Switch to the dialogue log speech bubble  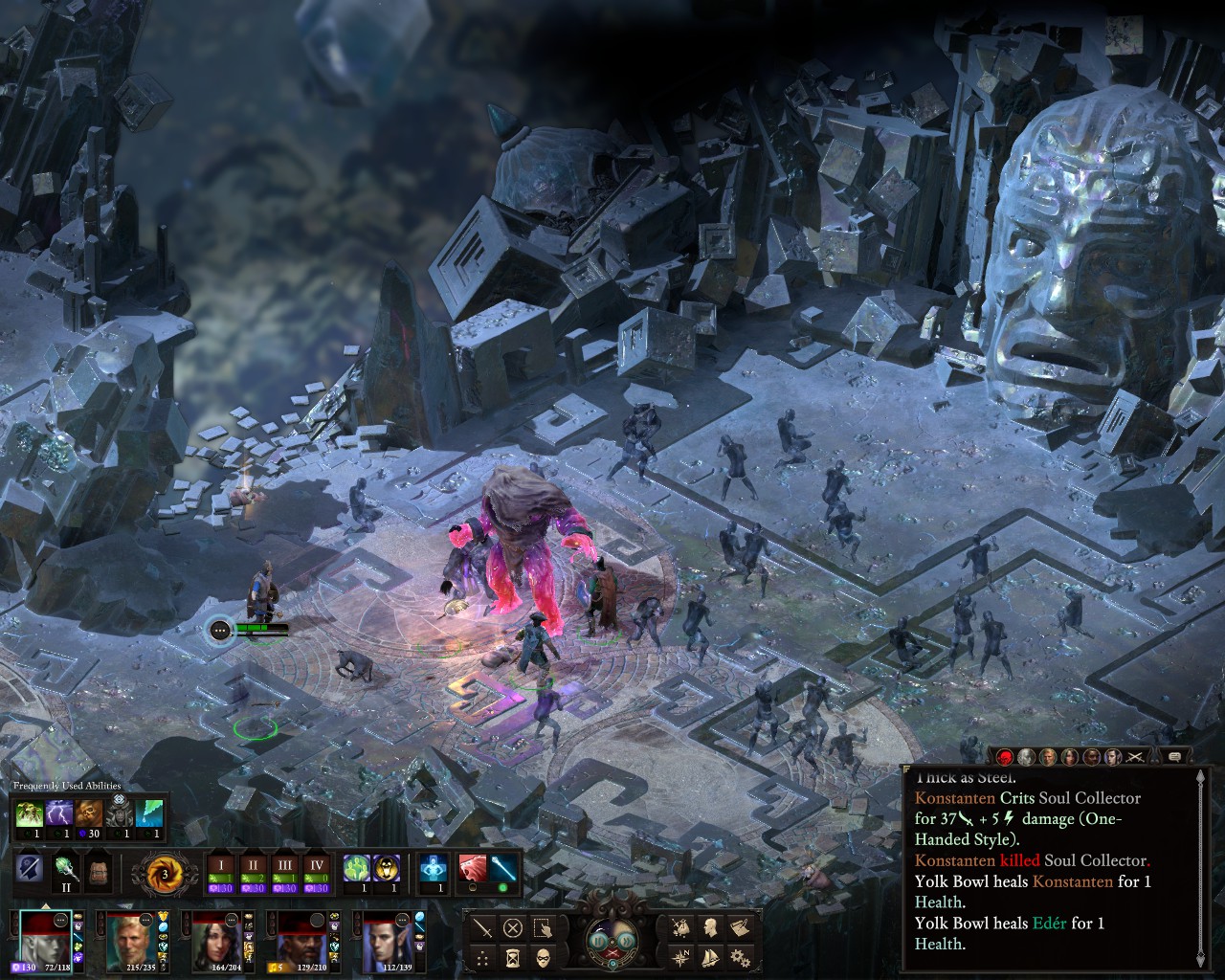pos(1175,757)
